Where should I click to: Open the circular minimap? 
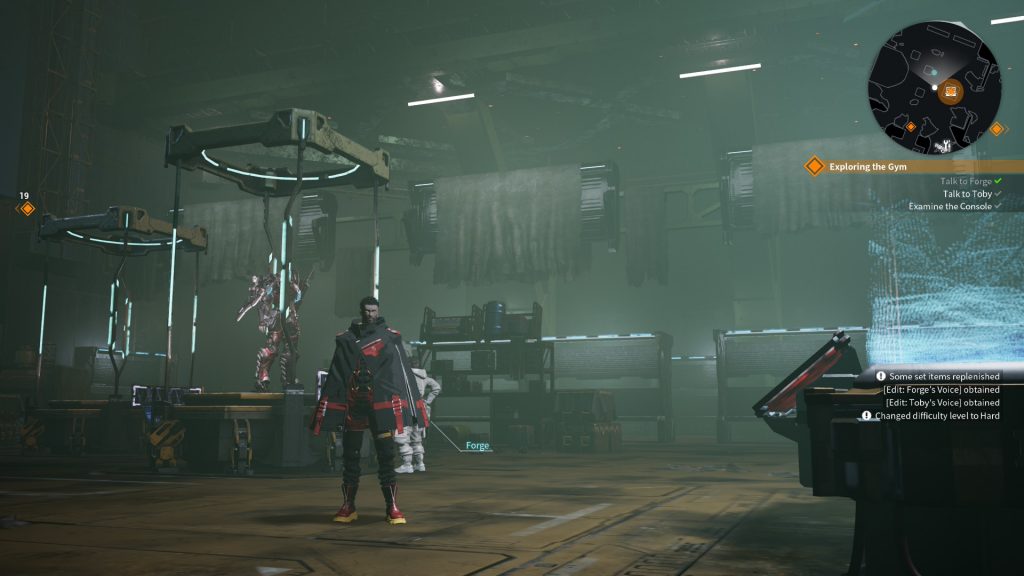[934, 87]
